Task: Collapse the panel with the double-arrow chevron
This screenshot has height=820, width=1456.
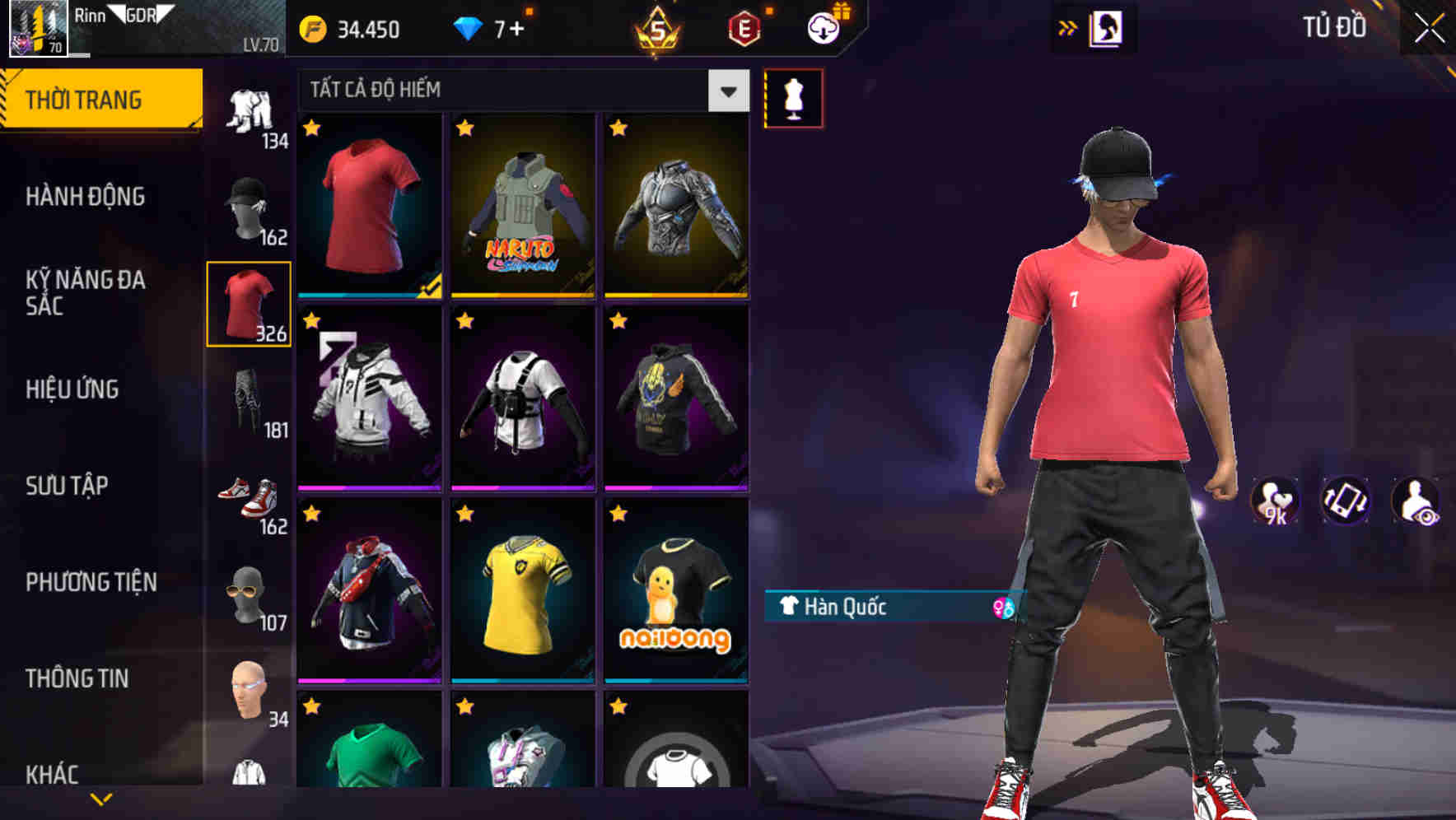Action: tap(1067, 26)
